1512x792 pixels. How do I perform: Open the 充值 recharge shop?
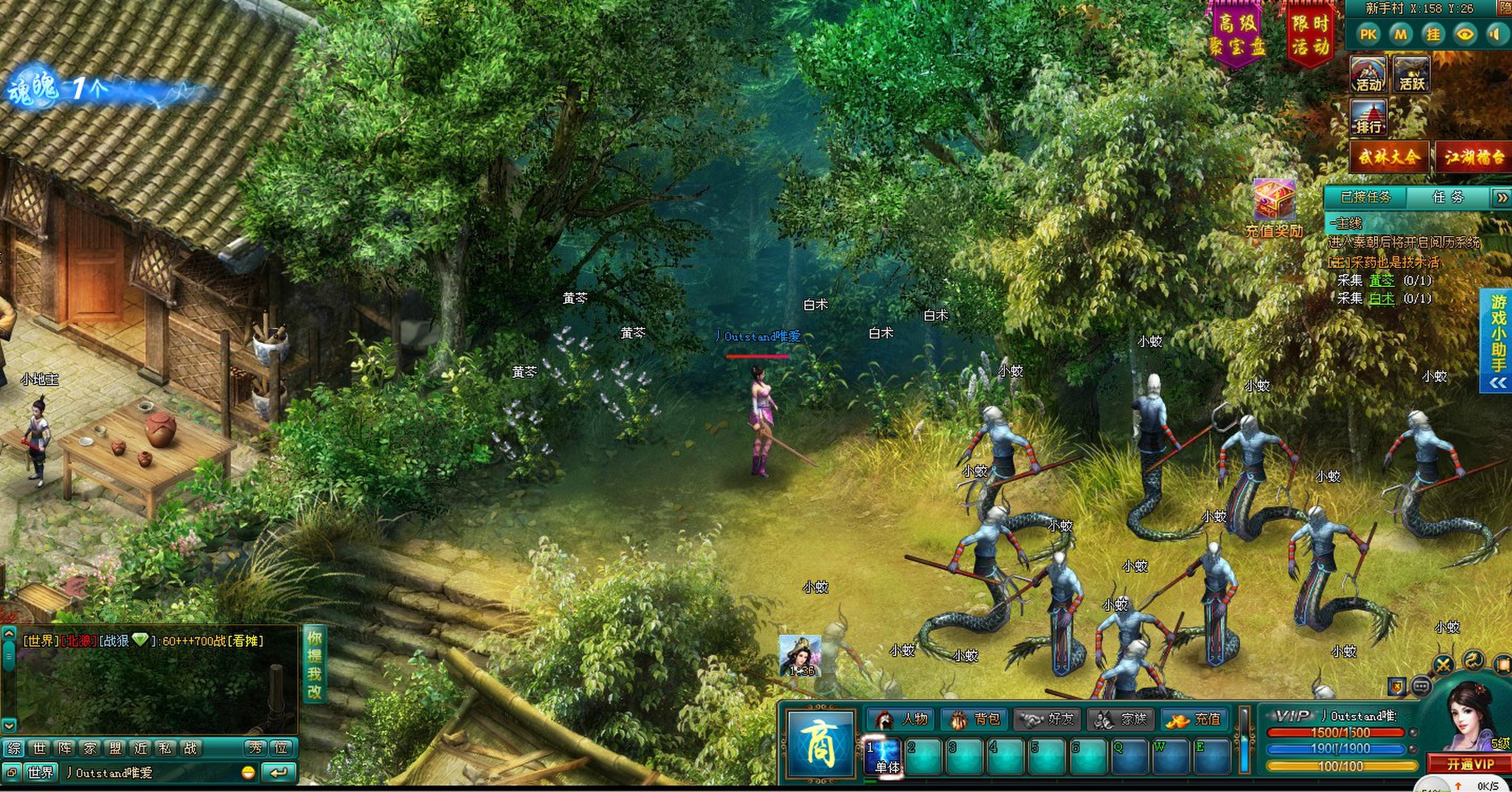(1194, 719)
